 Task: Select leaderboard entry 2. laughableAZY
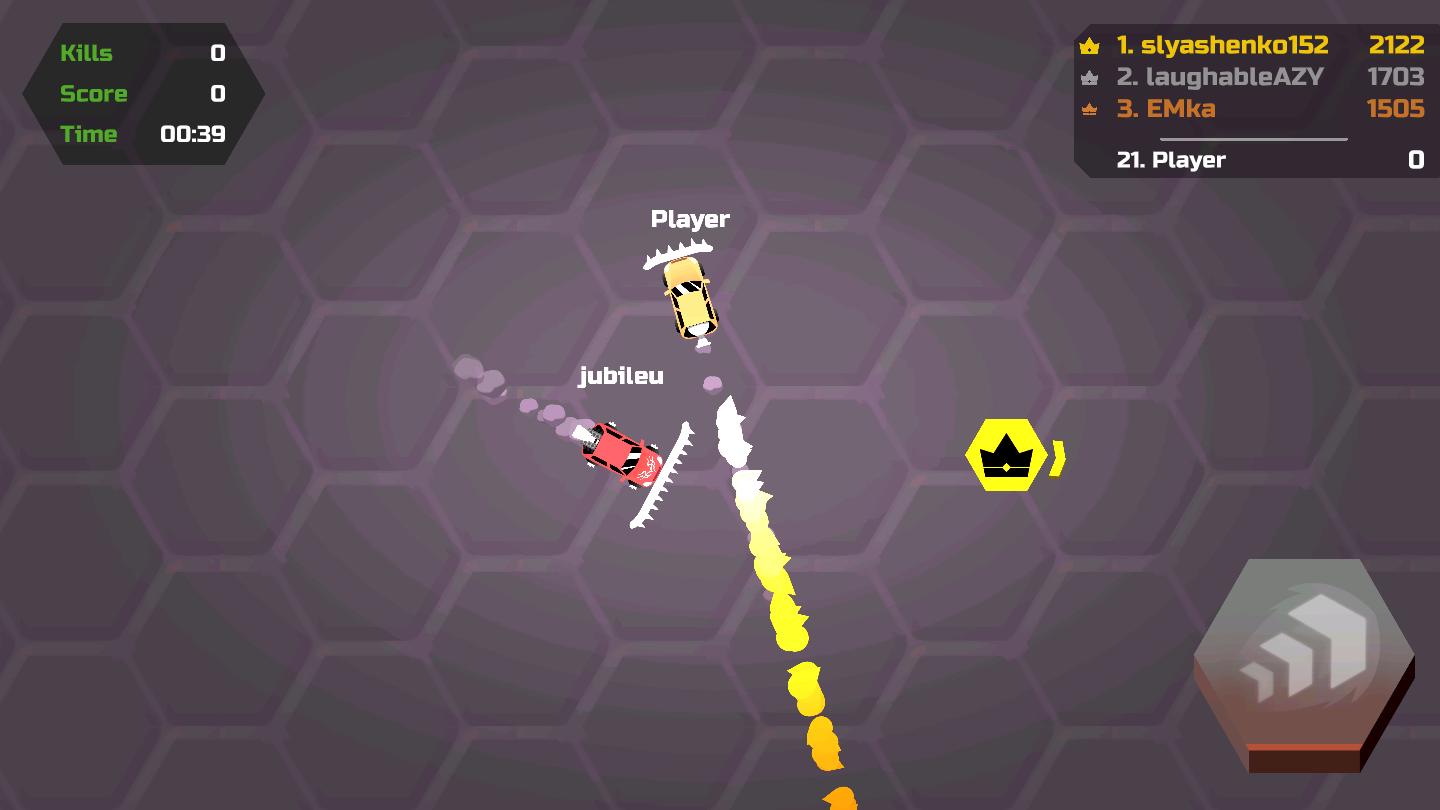pyautogui.click(x=1220, y=77)
